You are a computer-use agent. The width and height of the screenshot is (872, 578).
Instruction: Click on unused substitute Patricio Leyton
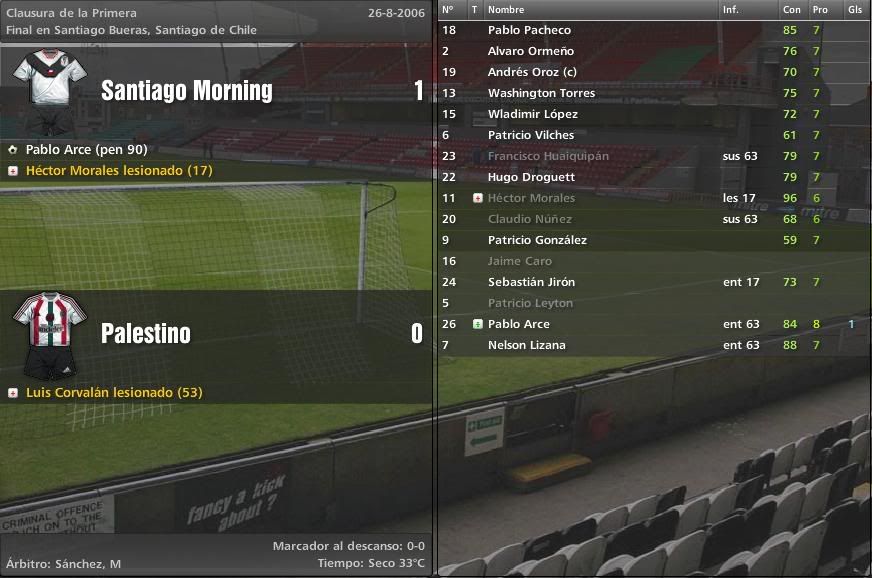(x=530, y=303)
